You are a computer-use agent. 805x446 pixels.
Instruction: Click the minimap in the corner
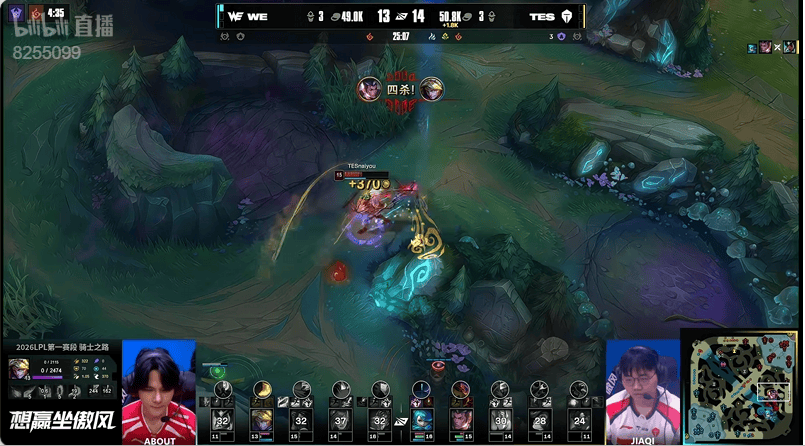741,386
